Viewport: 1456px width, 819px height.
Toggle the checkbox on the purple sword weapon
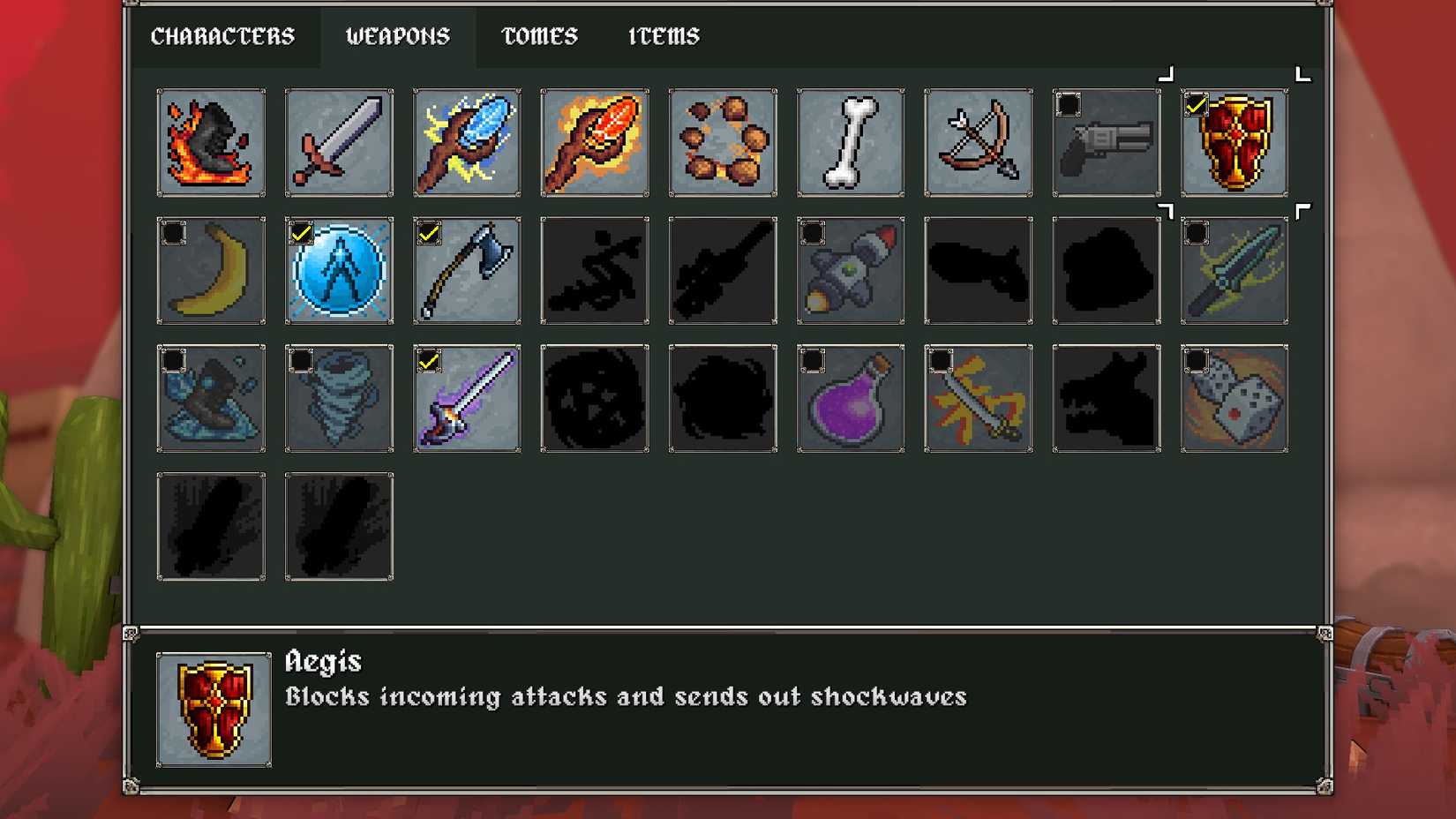(x=429, y=359)
